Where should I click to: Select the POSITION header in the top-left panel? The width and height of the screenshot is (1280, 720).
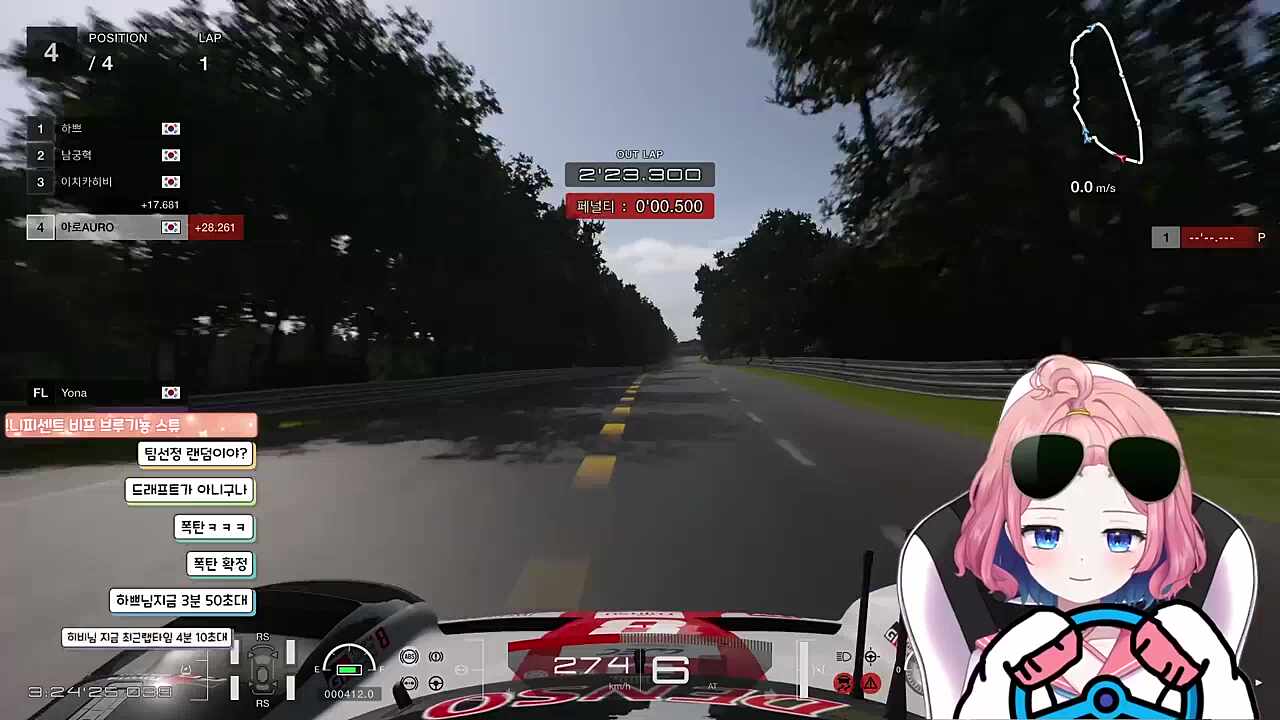click(x=118, y=38)
